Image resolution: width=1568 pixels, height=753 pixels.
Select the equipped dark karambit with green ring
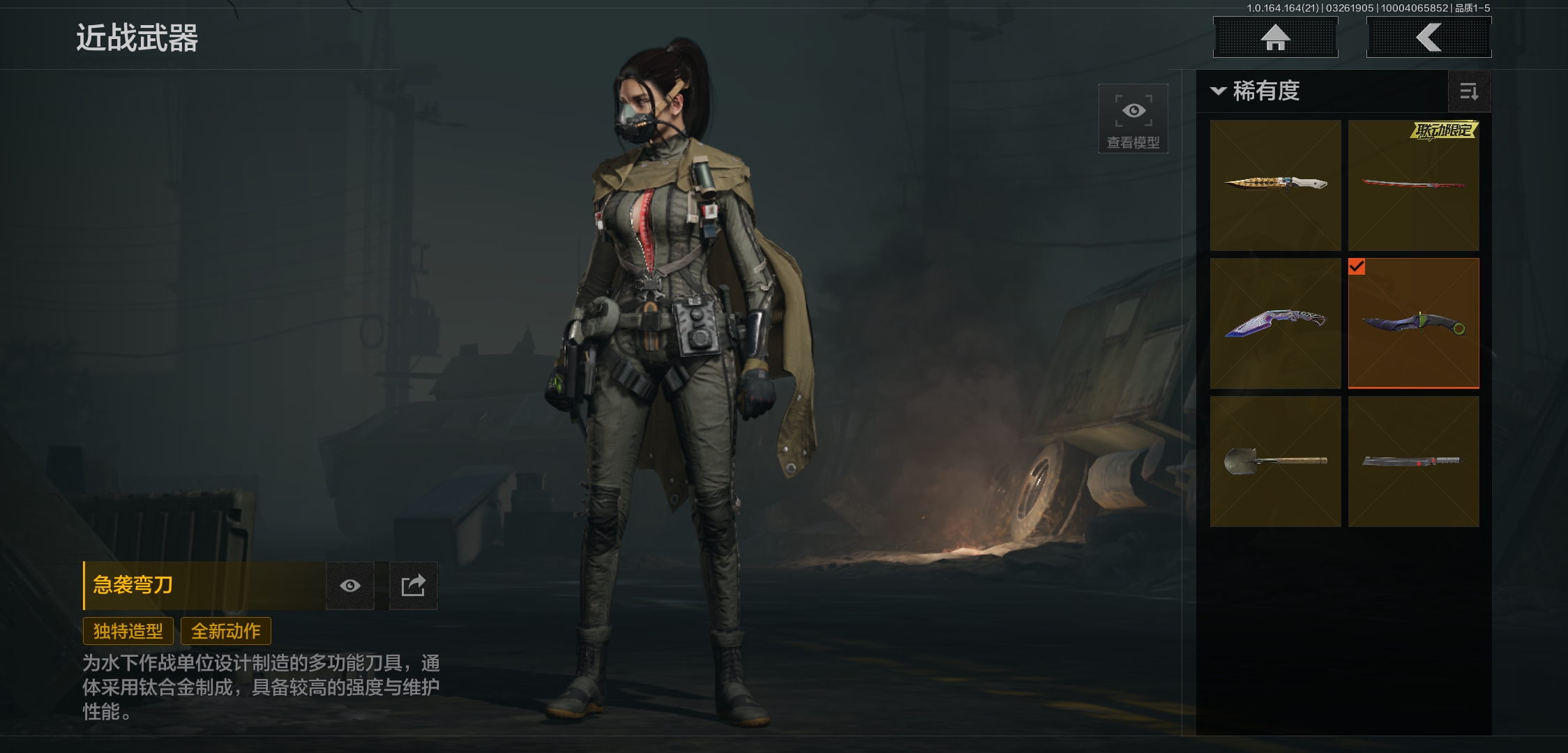tap(1413, 323)
